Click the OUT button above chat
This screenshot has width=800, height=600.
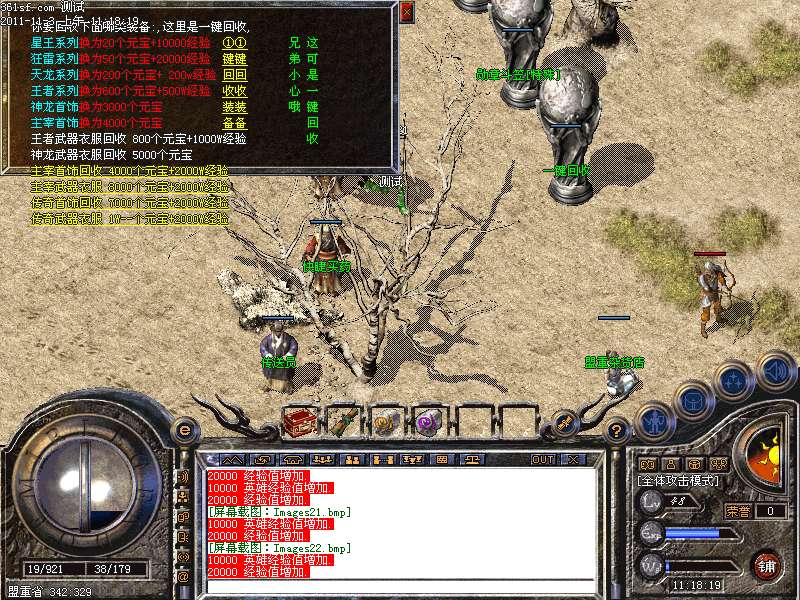(543, 460)
